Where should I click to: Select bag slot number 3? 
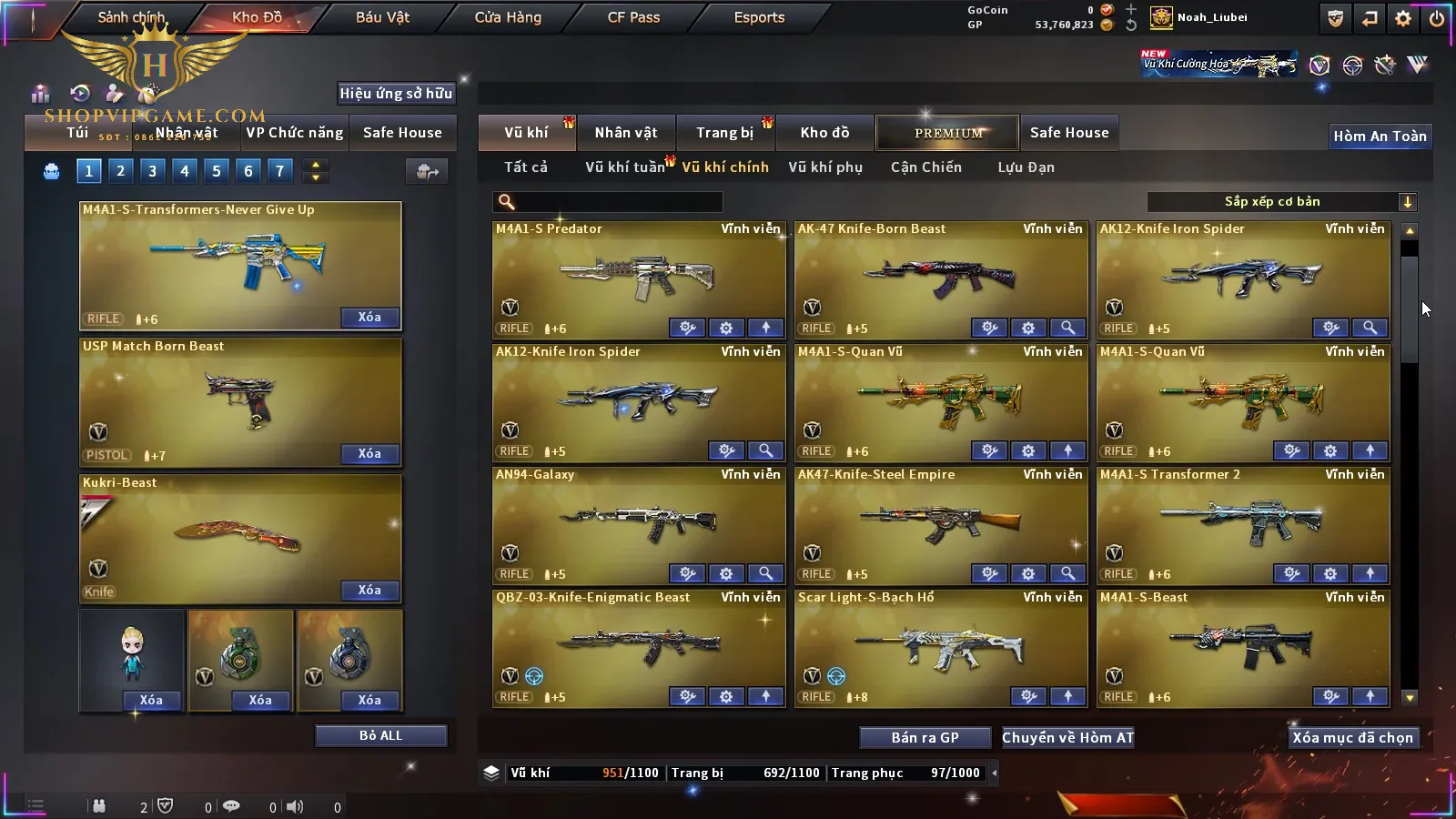152,170
